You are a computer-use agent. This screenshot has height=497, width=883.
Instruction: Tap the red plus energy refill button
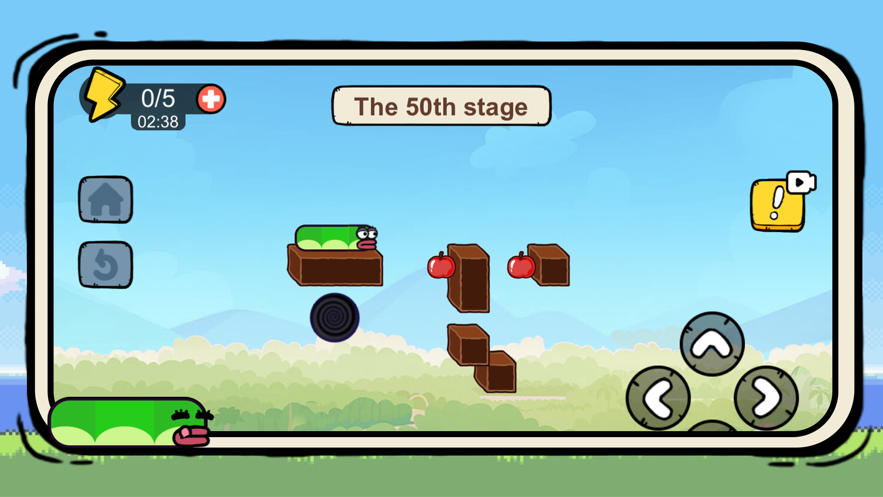pyautogui.click(x=211, y=99)
